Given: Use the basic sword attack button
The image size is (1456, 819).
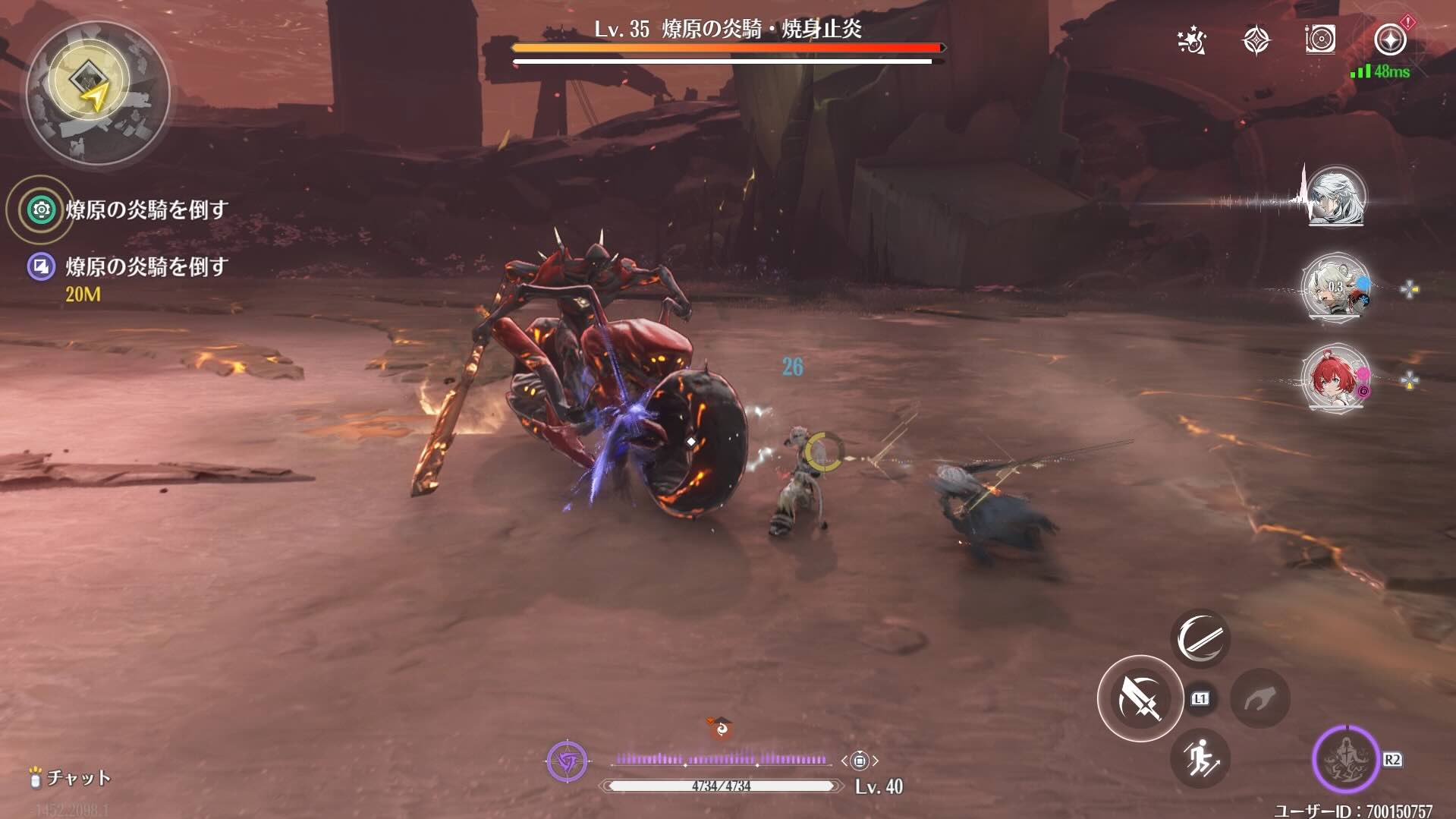Looking at the screenshot, I should [1140, 698].
